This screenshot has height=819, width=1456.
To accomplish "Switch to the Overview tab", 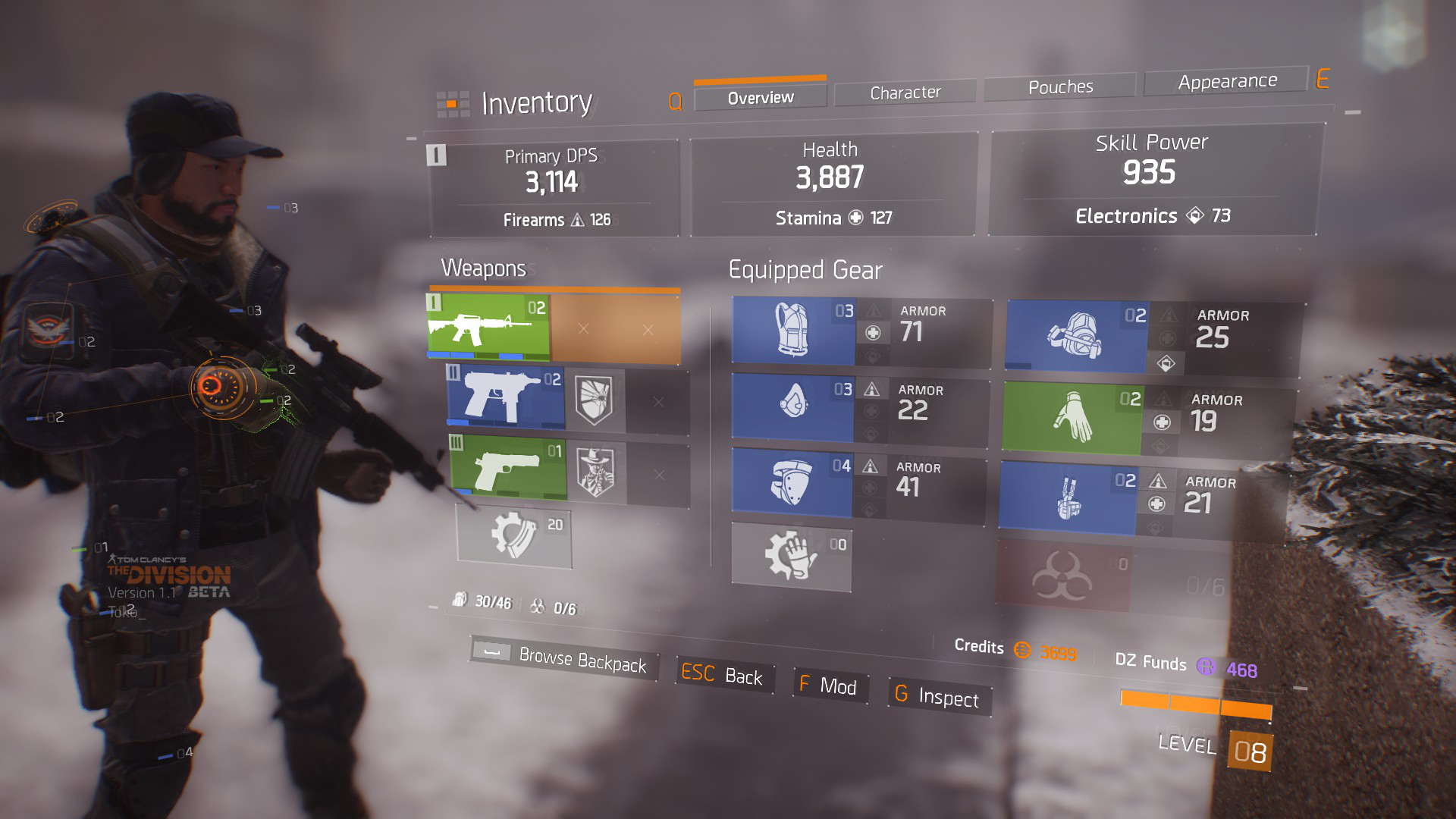I will (x=760, y=98).
